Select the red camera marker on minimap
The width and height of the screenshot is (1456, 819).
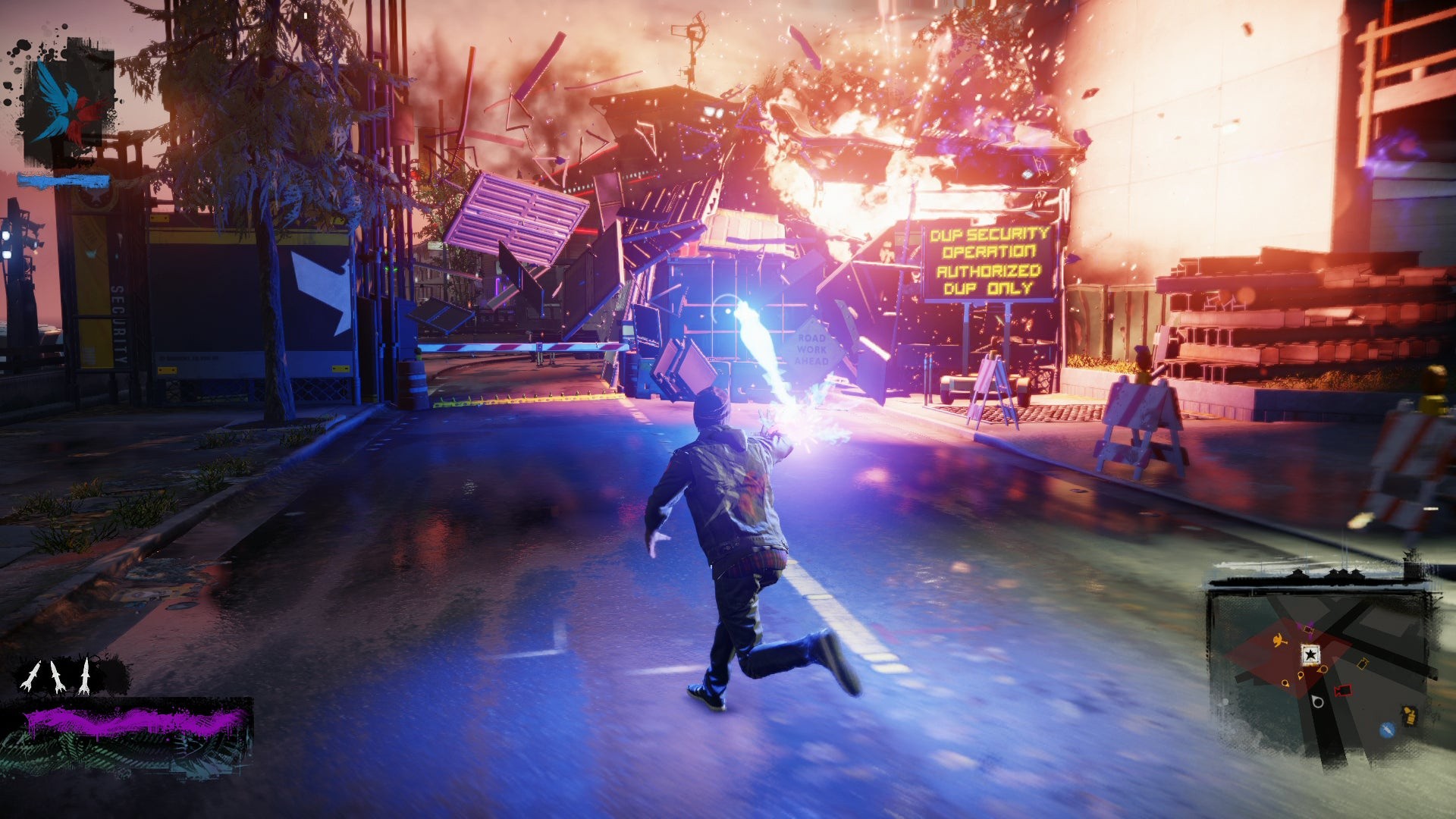coord(1342,690)
